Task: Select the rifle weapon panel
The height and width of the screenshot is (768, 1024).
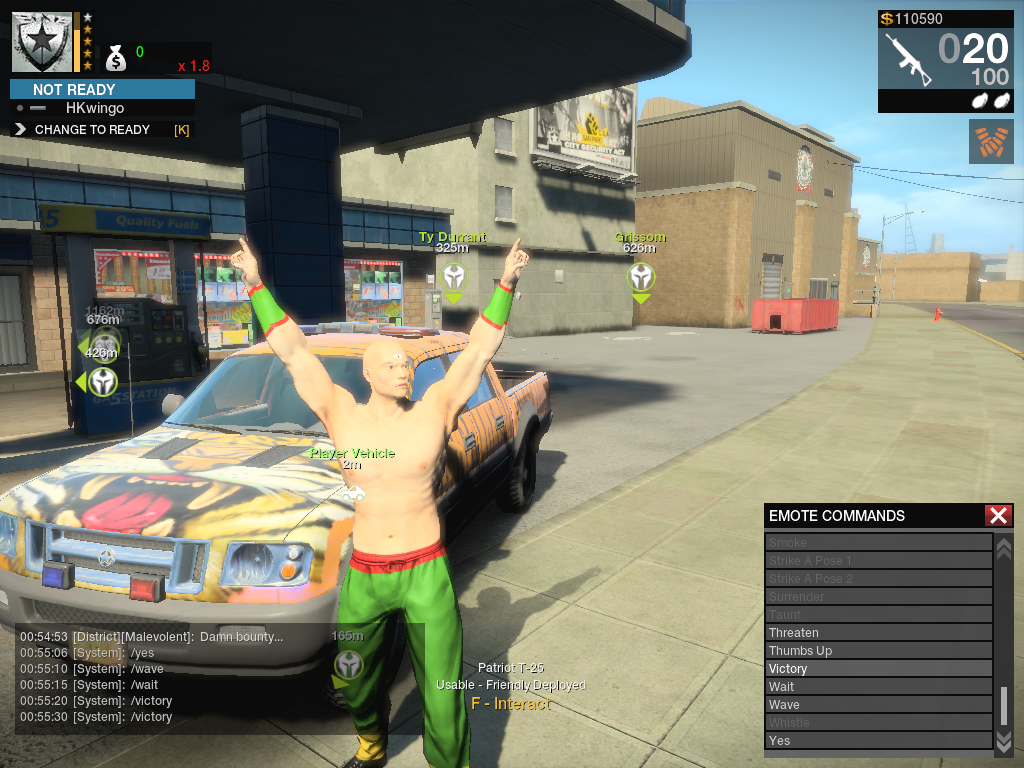Action: pyautogui.click(x=945, y=61)
